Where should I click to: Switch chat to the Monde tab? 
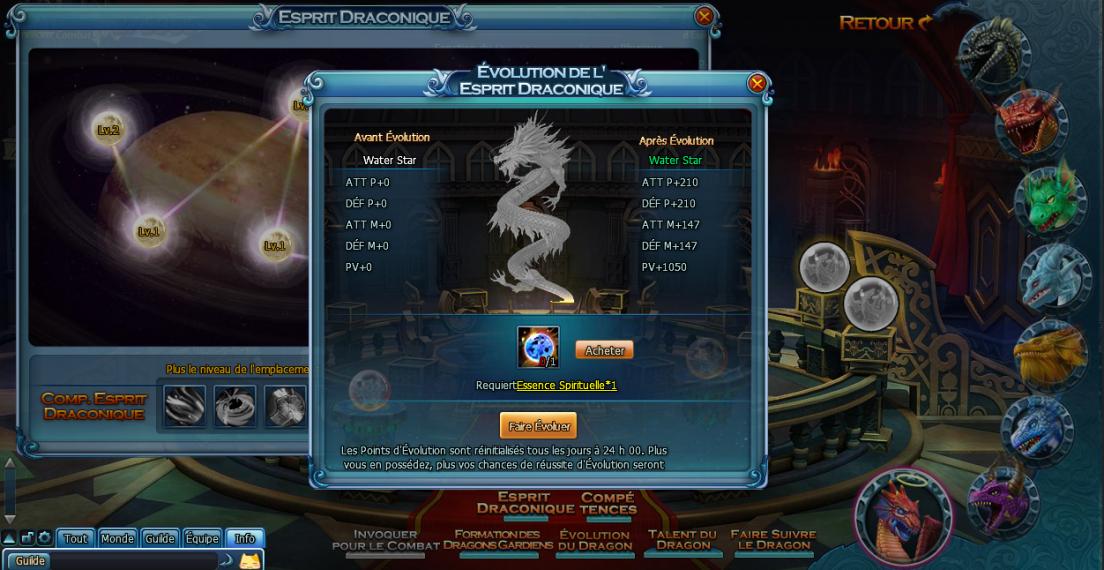117,538
